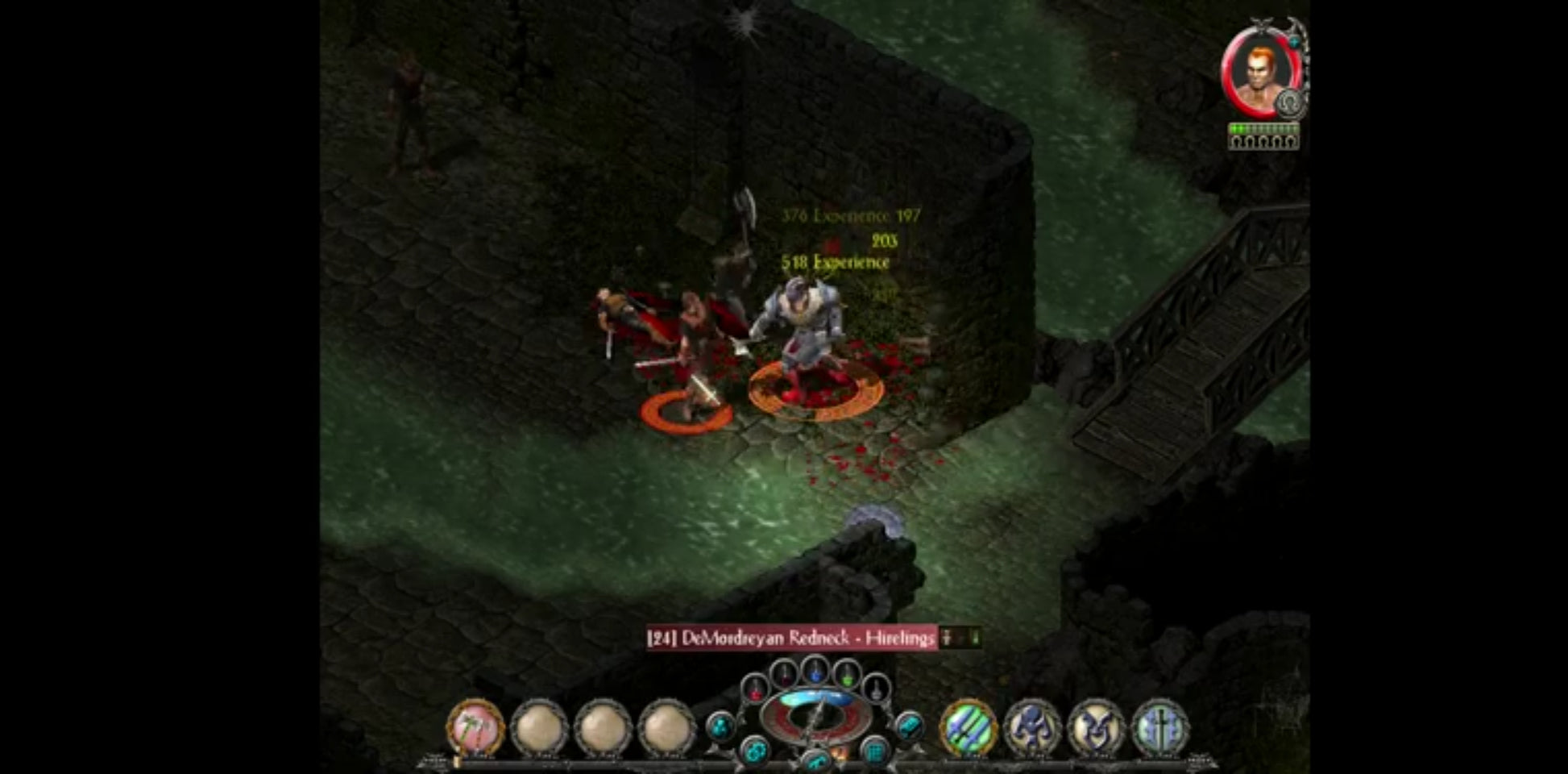Click the horse icon beside the portrait

pos(1290,103)
